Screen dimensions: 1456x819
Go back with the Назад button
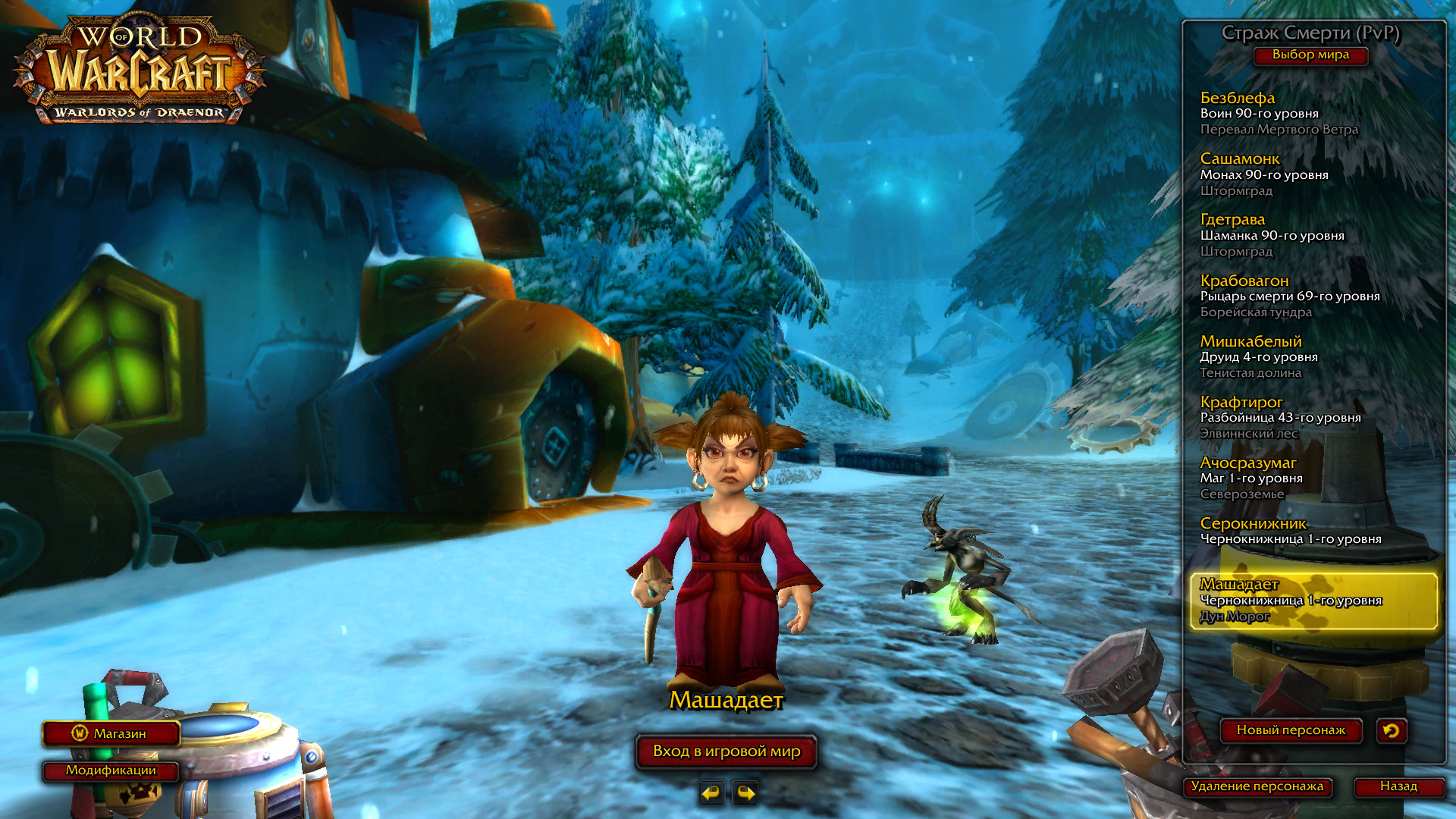point(1398,786)
